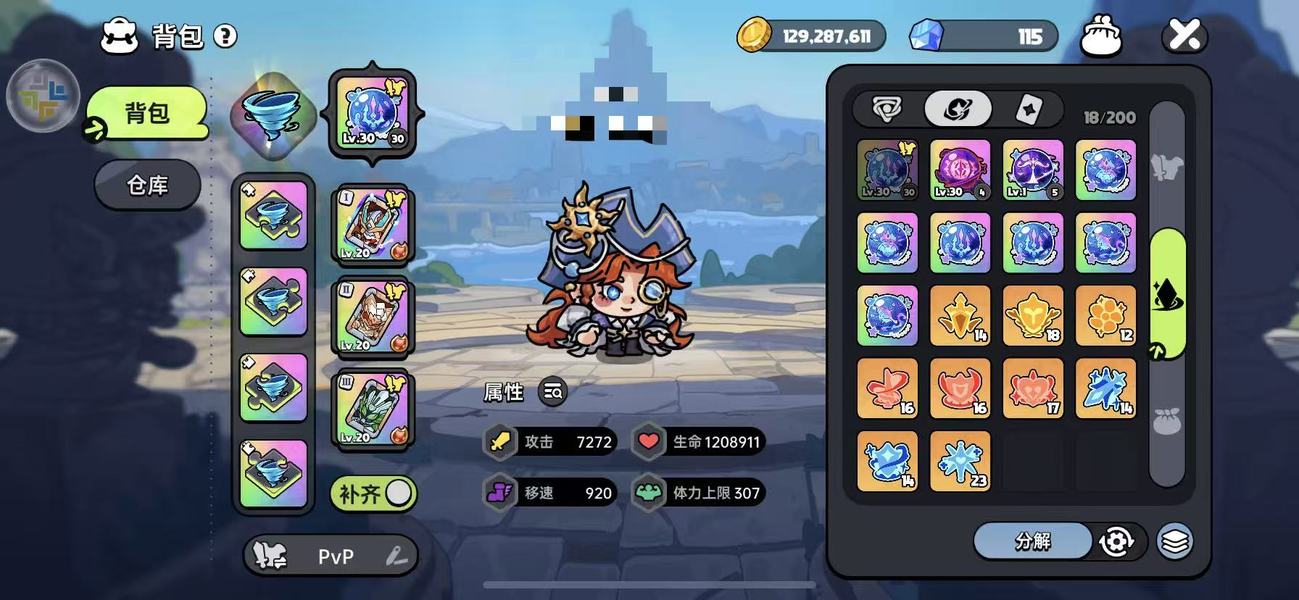The height and width of the screenshot is (600, 1299).
Task: Open the backpack help question mark
Action: click(226, 37)
